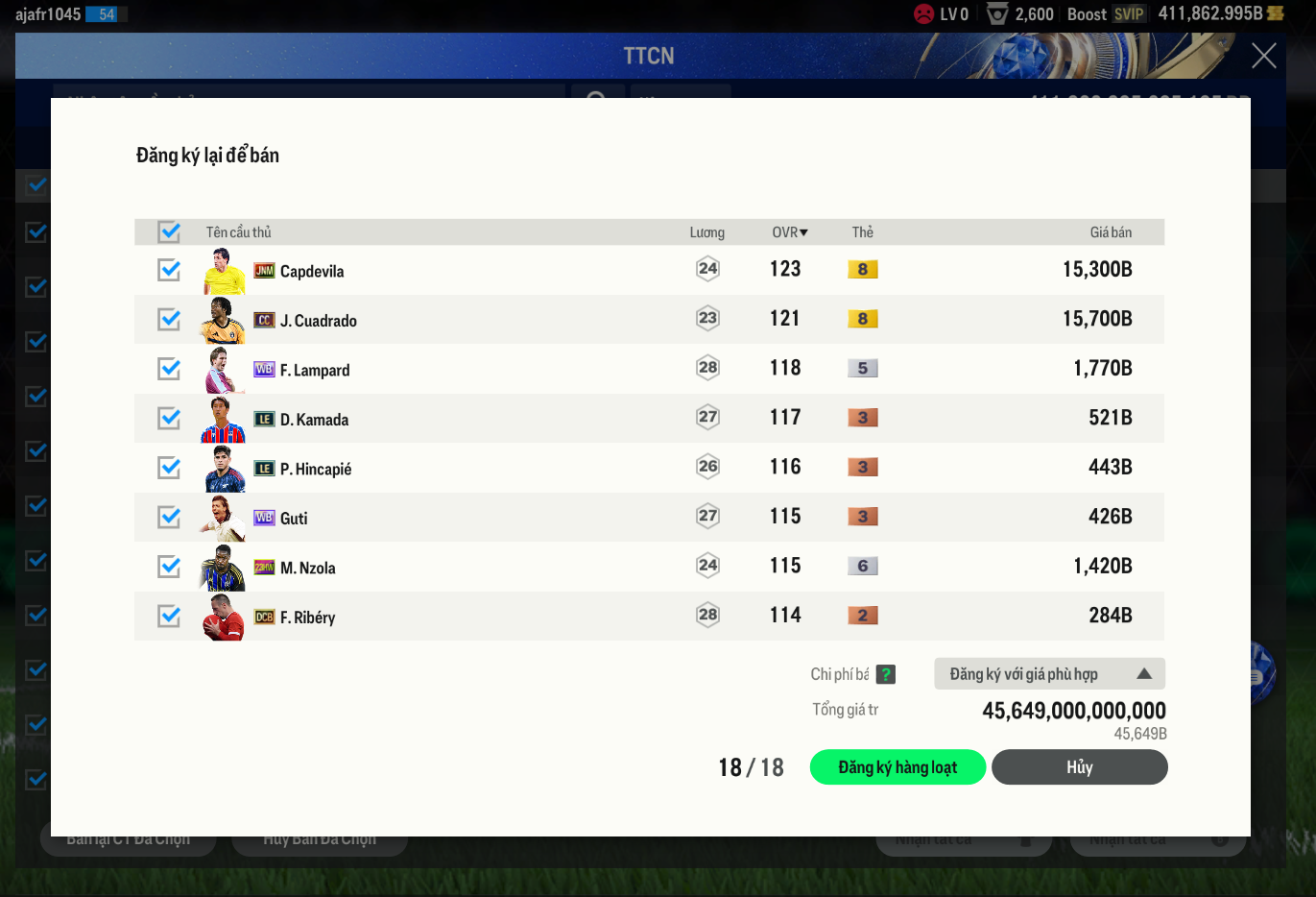Toggle M. Nzola's checkbox

click(170, 567)
